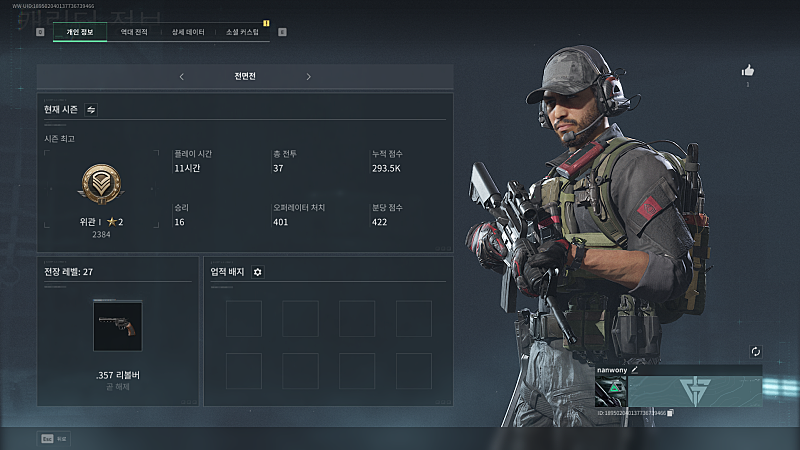Give a thumbs-up like to this profile
The width and height of the screenshot is (800, 450).
[747, 70]
